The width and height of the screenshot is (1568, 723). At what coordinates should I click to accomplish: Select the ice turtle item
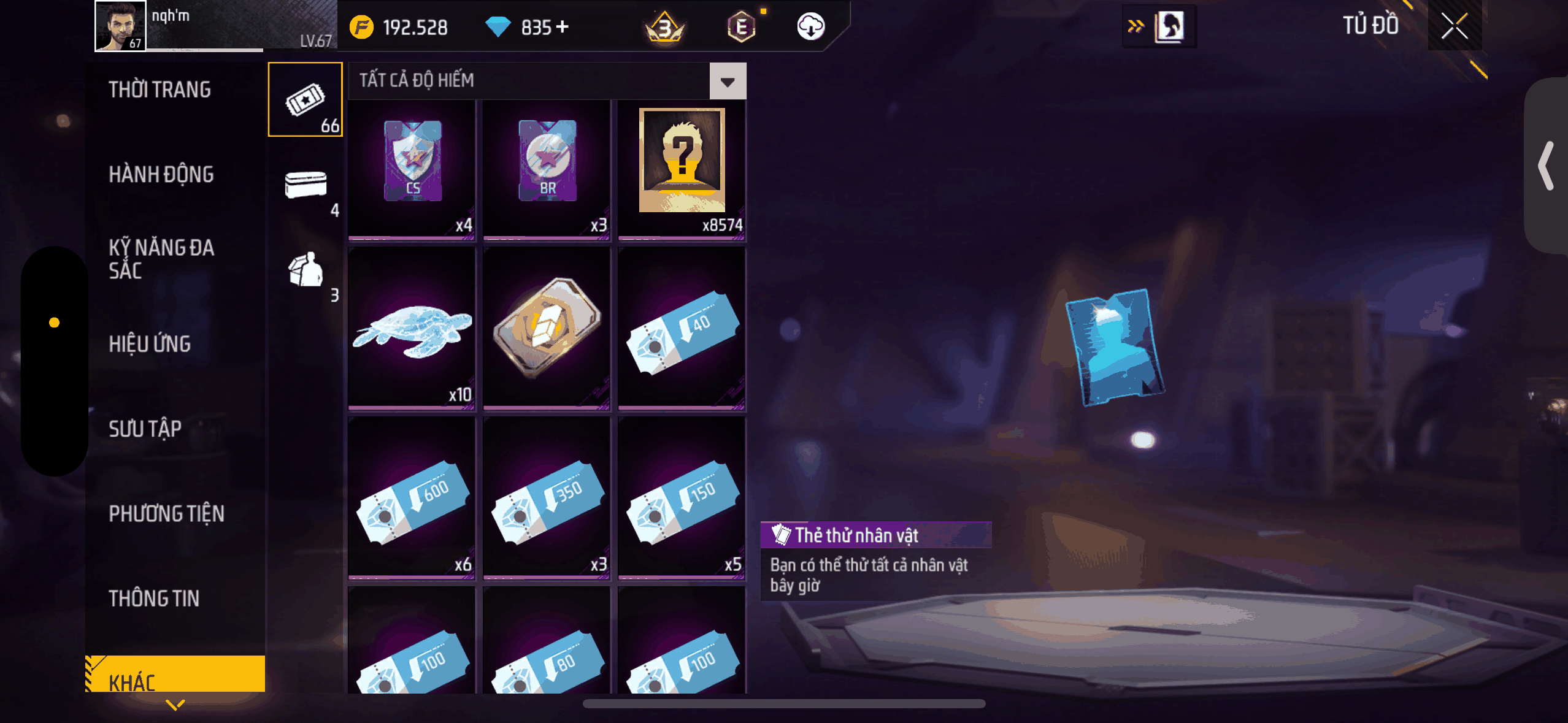412,327
